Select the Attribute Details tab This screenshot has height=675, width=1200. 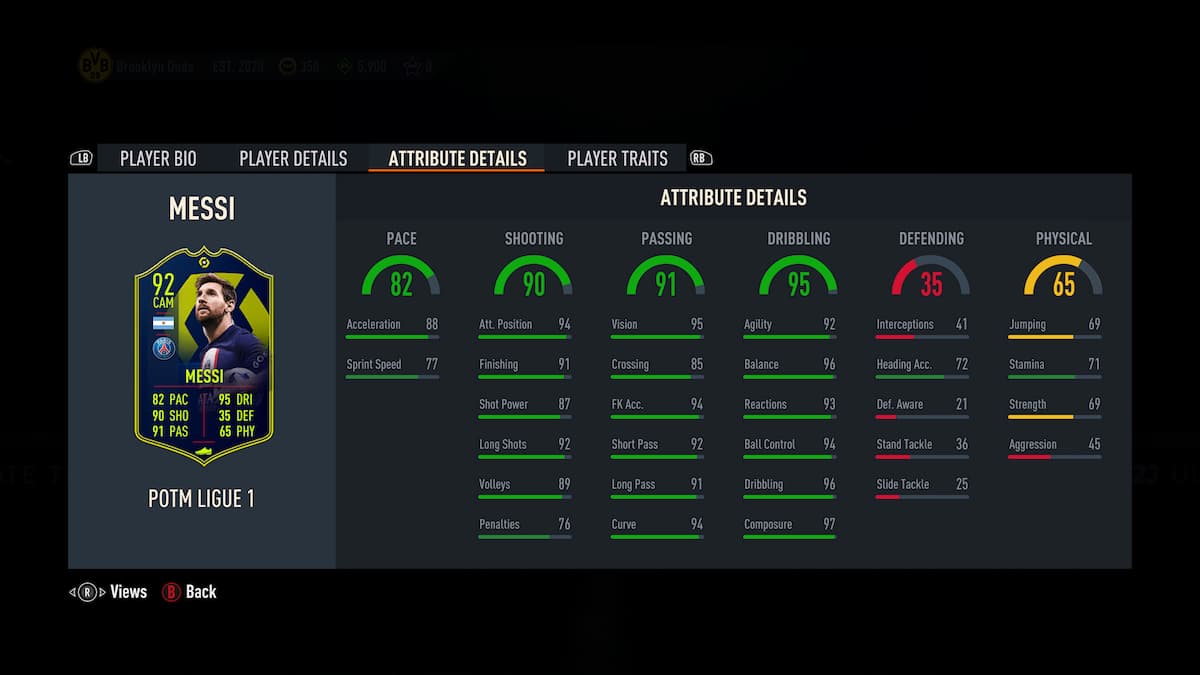pos(457,158)
